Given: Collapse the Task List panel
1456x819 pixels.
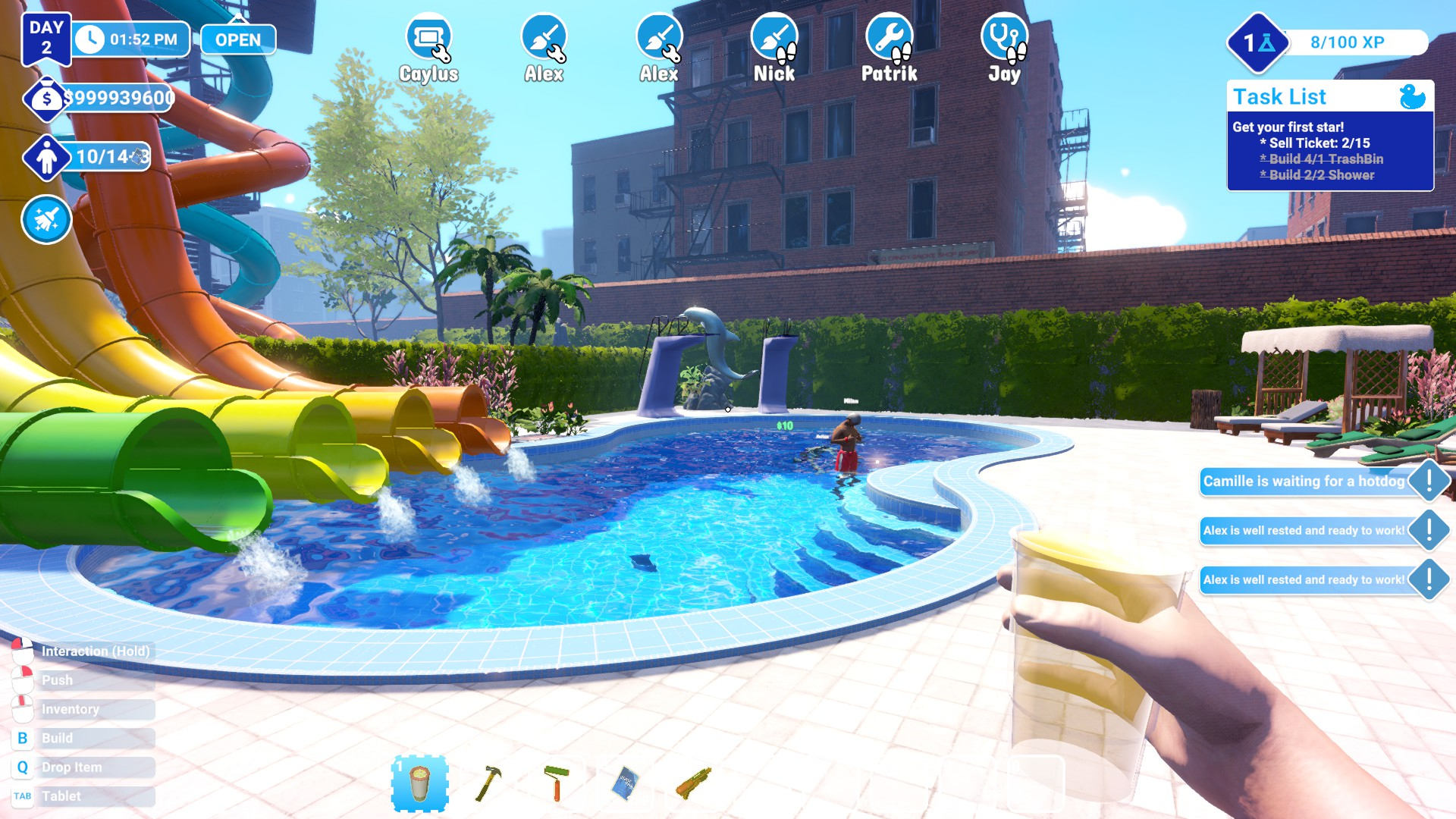Looking at the screenshot, I should click(1279, 96).
